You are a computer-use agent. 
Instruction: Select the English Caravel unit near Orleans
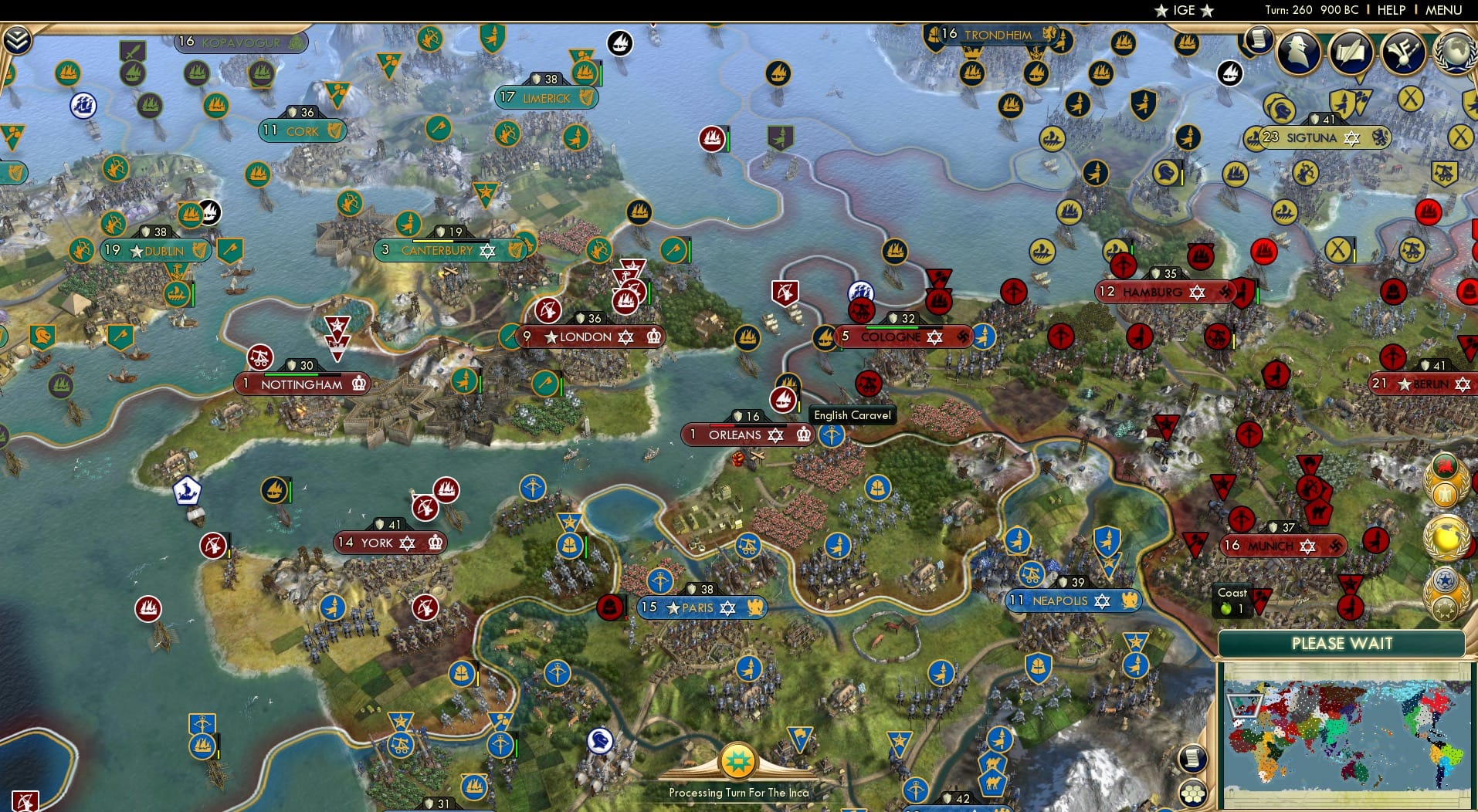point(785,400)
